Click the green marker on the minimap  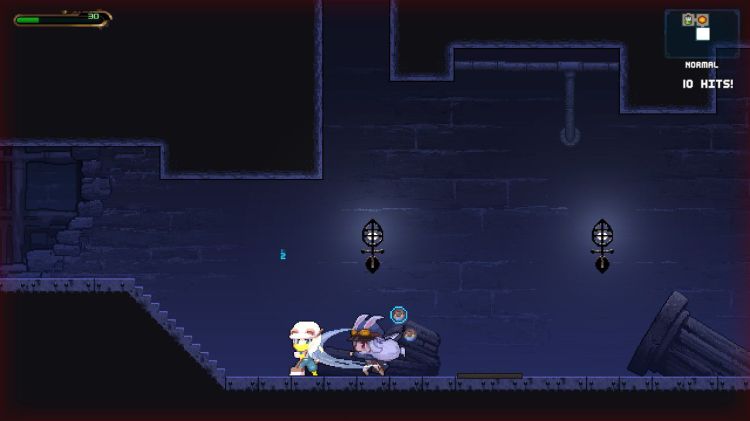click(689, 20)
